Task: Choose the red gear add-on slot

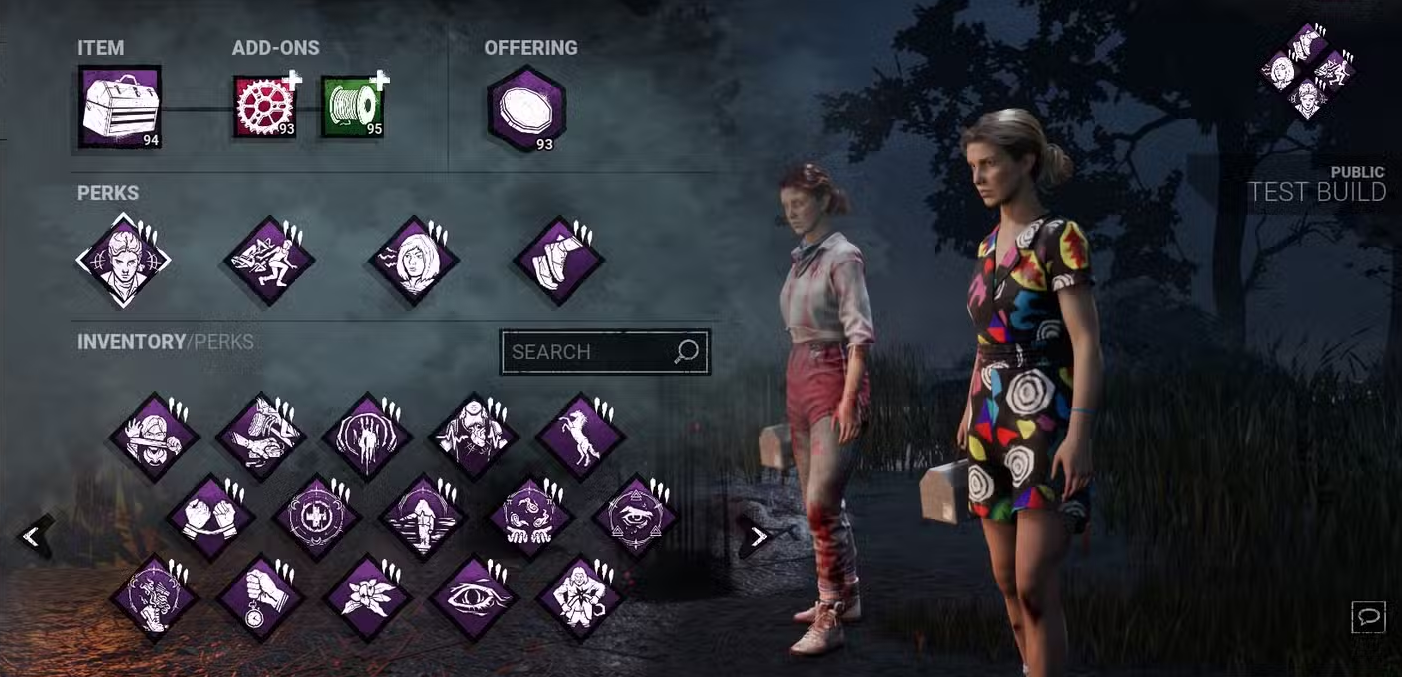Action: point(264,107)
